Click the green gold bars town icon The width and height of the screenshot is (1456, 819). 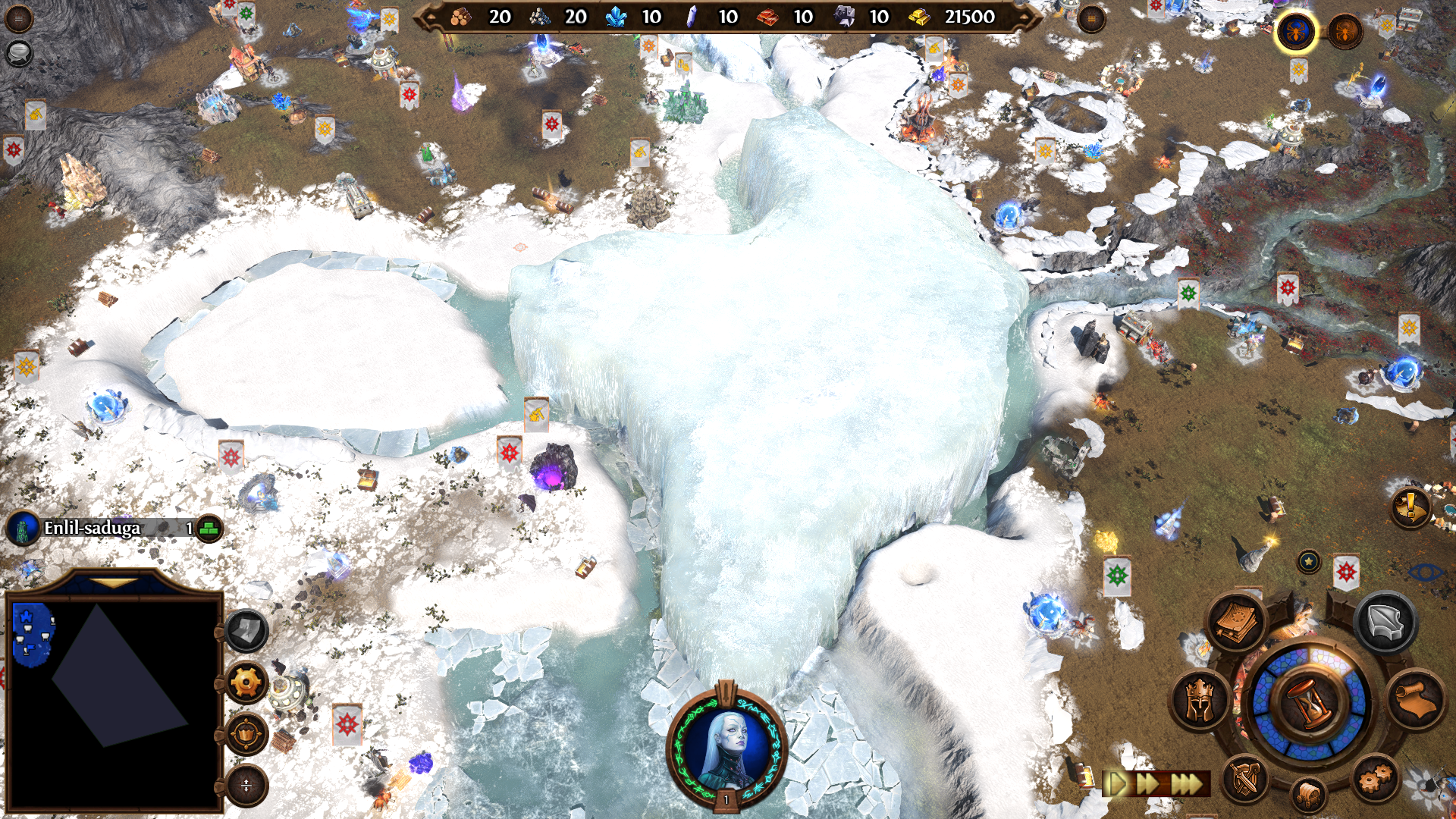209,528
